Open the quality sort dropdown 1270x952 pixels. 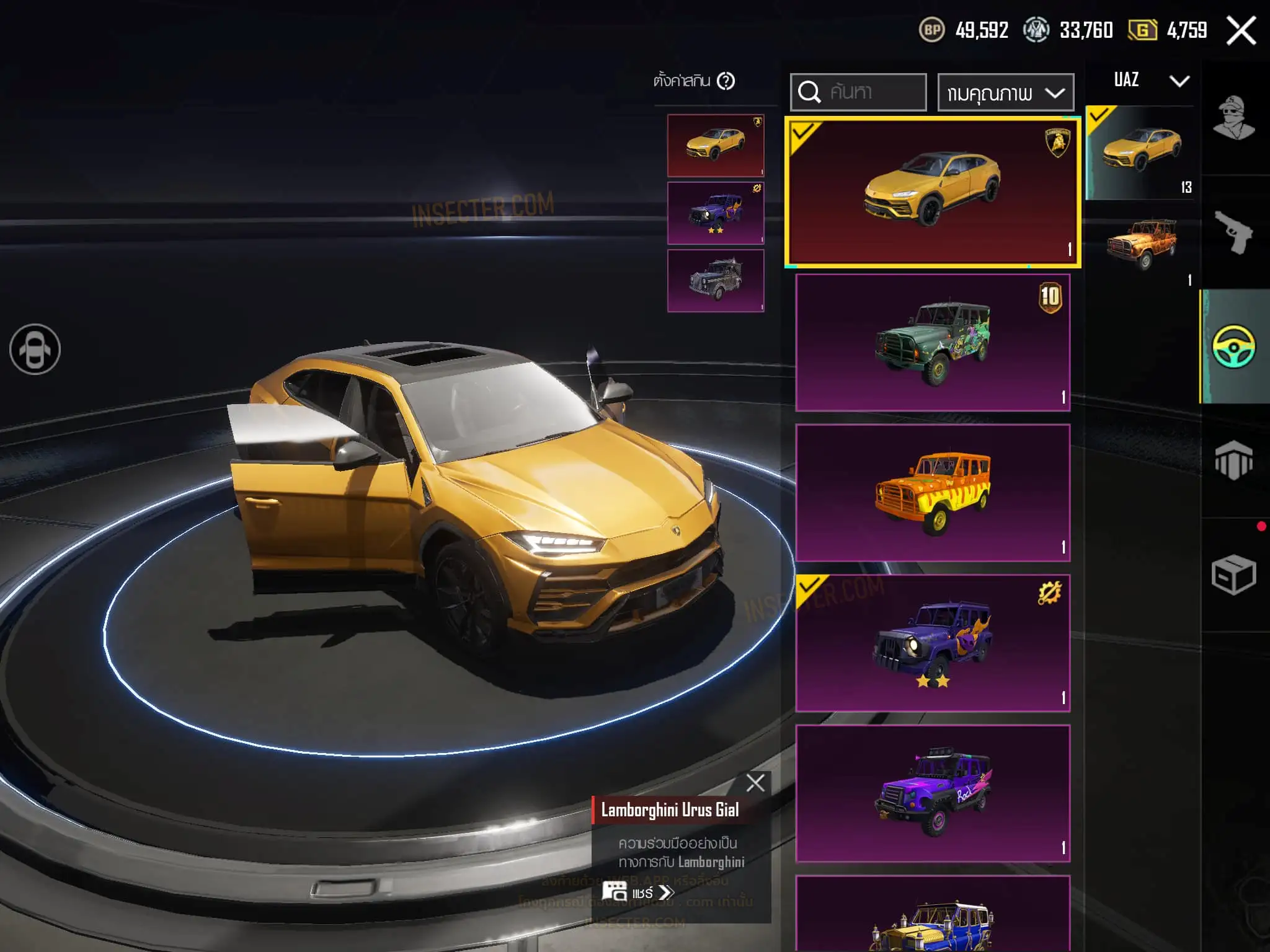(x=1005, y=93)
